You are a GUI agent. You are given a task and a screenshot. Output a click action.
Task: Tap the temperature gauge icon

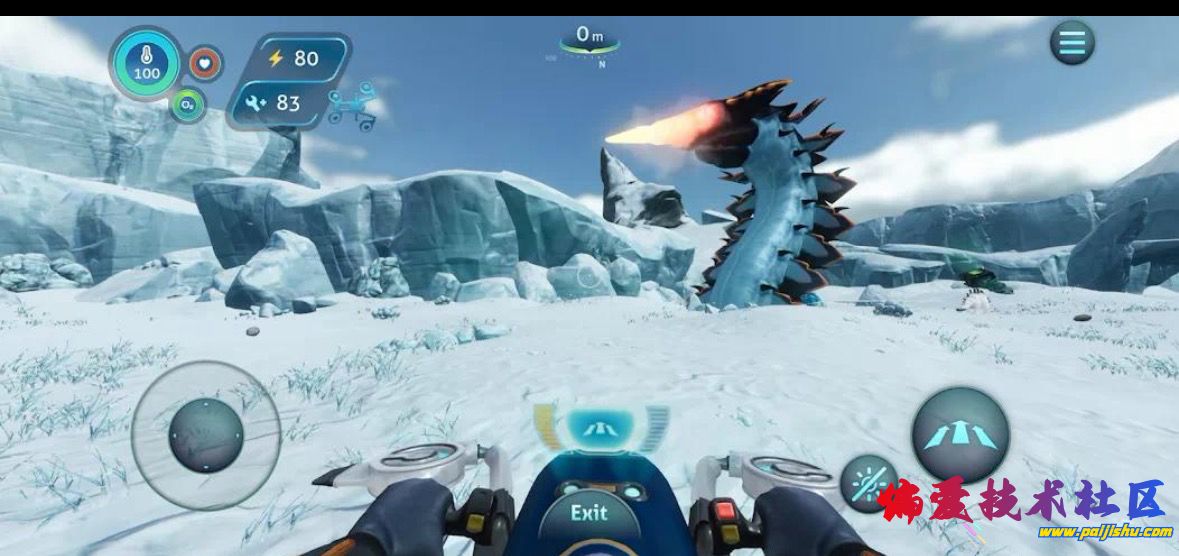146,62
